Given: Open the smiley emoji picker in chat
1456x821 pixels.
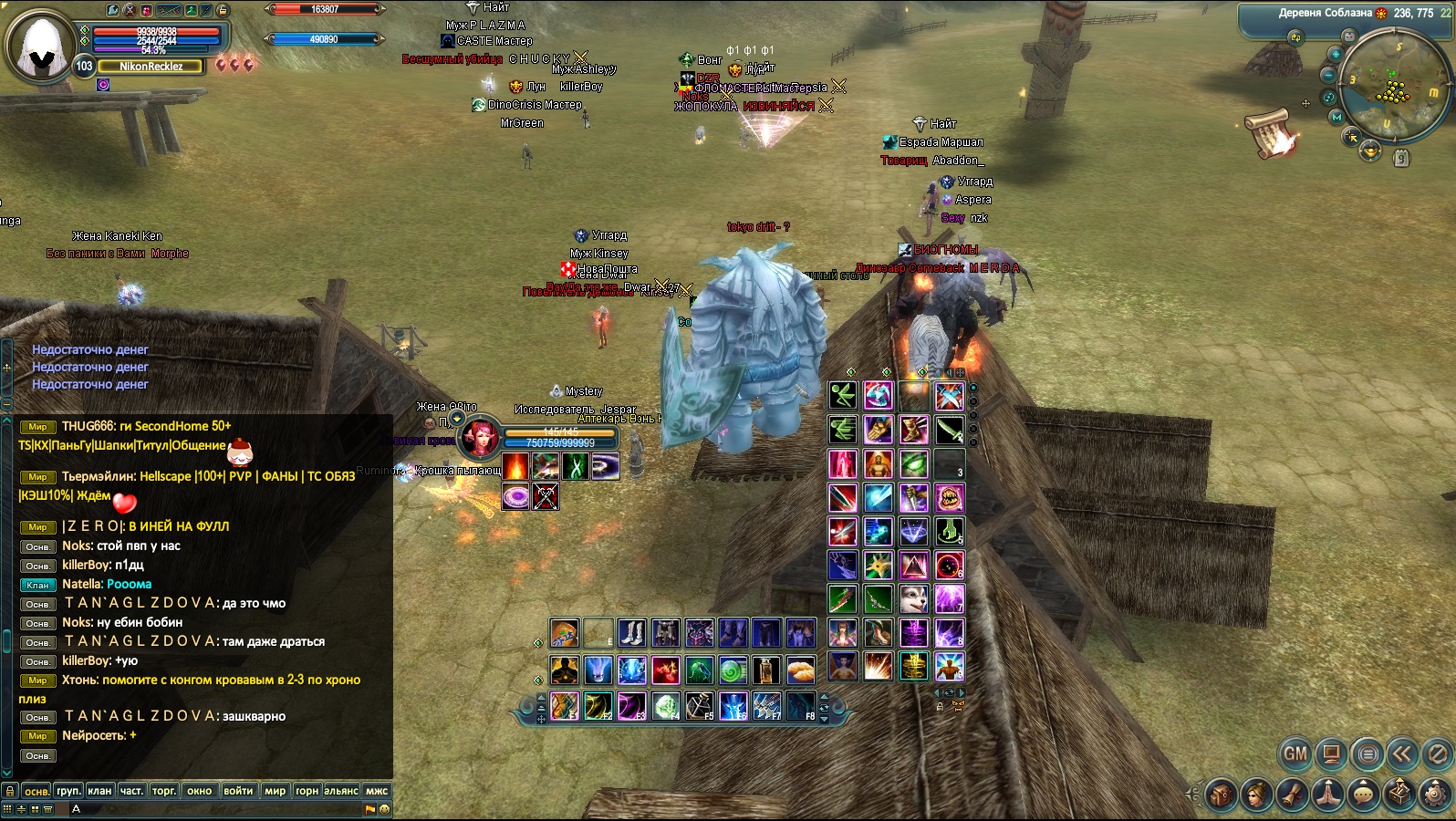Looking at the screenshot, I should [384, 808].
